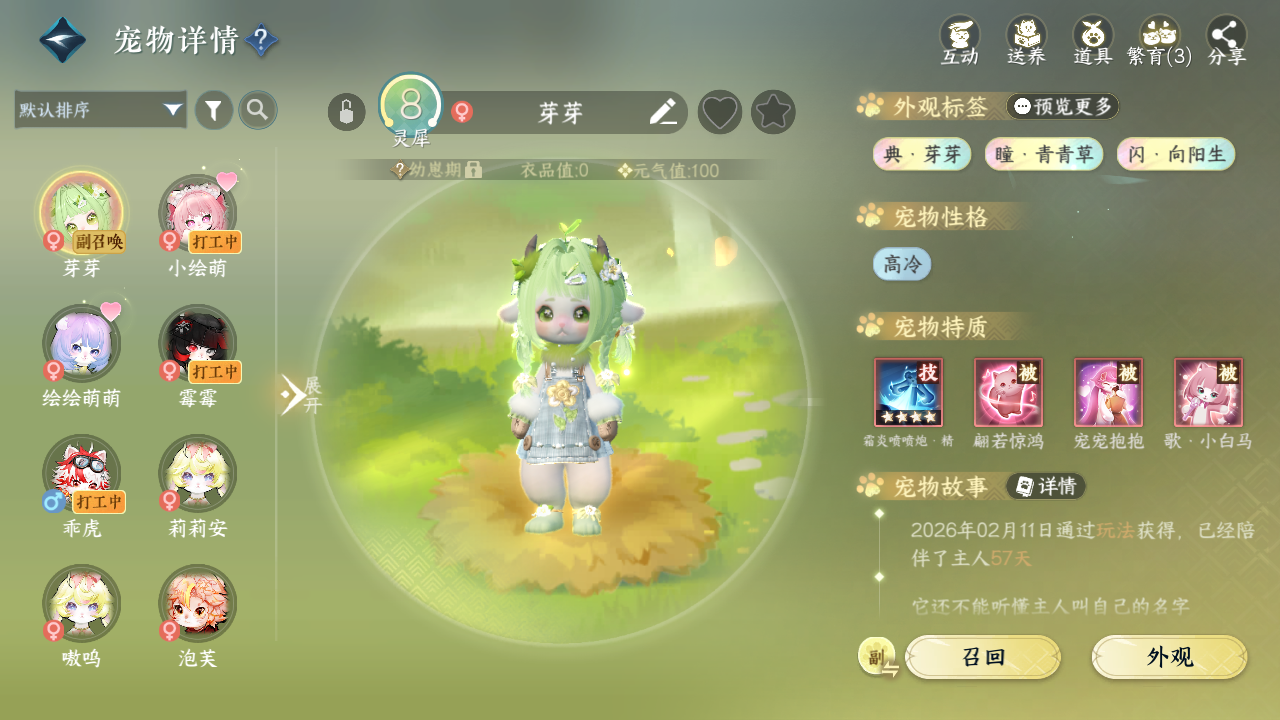Viewport: 1280px width, 720px height.
Task: View the 翩若惊鸿 trait icon
Action: click(x=1008, y=393)
